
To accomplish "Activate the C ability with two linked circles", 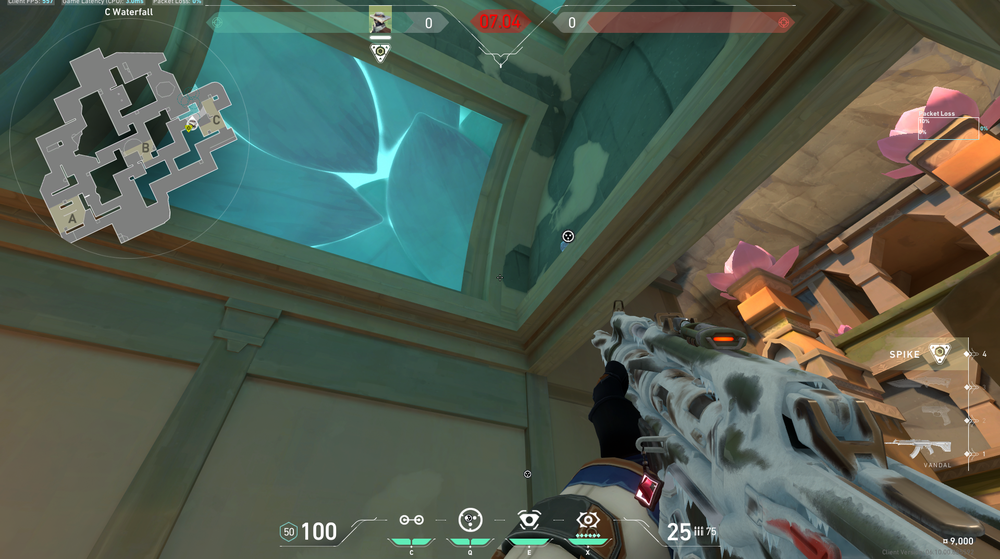I will tap(411, 521).
